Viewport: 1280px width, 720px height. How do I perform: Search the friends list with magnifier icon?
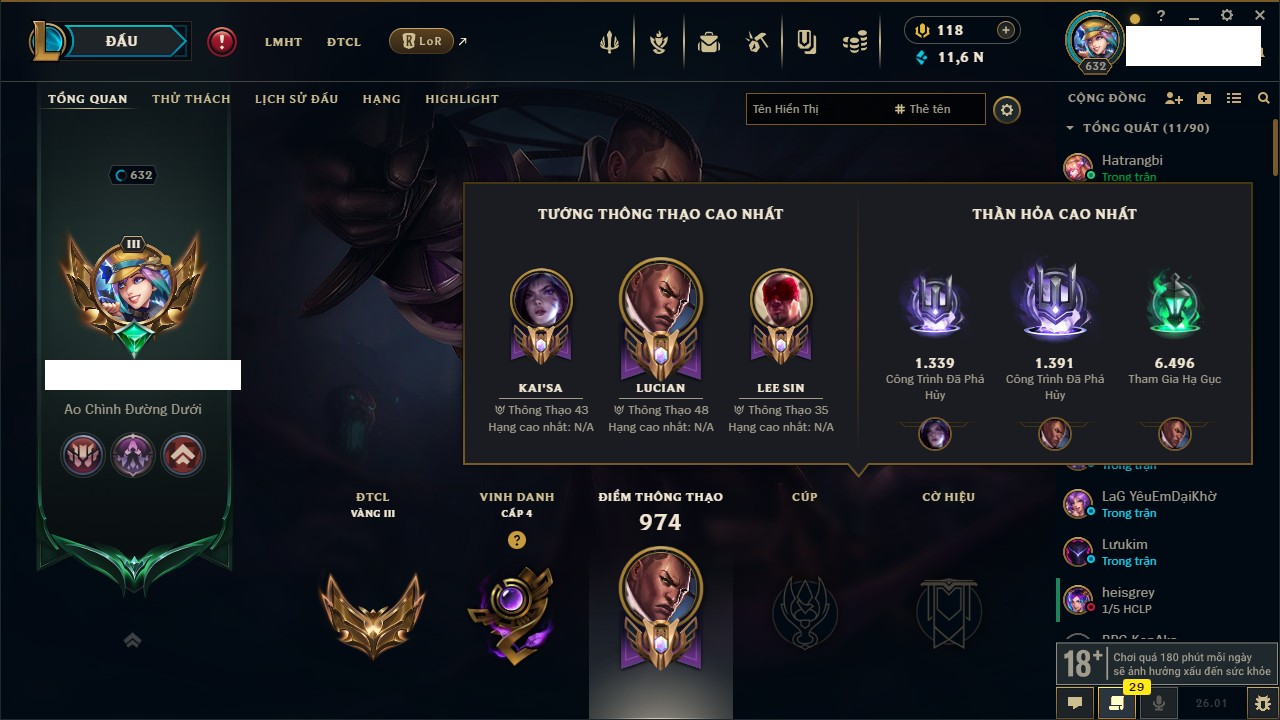click(1264, 98)
